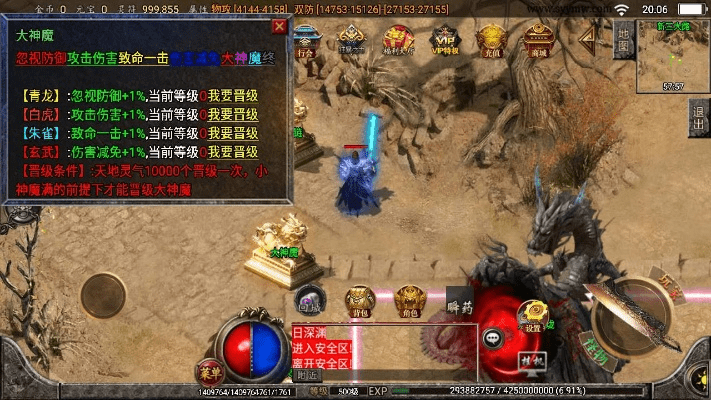Image resolution: width=711 pixels, height=400 pixels.
Task: Open the 背包 bag icon
Action: 360,300
